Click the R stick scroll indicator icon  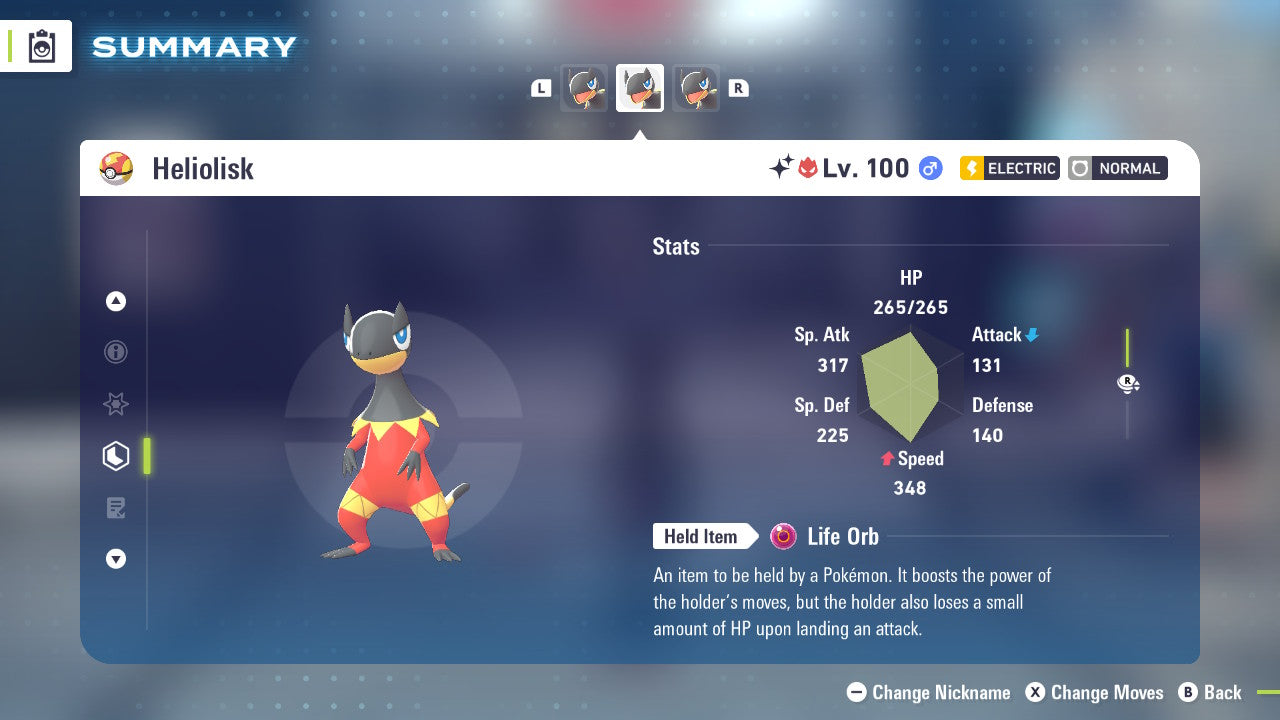click(x=1128, y=383)
